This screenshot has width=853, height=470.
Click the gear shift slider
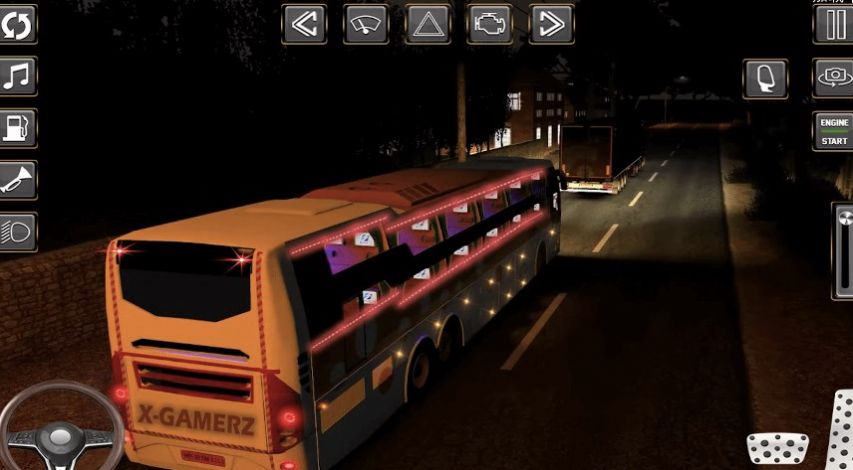pyautogui.click(x=843, y=250)
